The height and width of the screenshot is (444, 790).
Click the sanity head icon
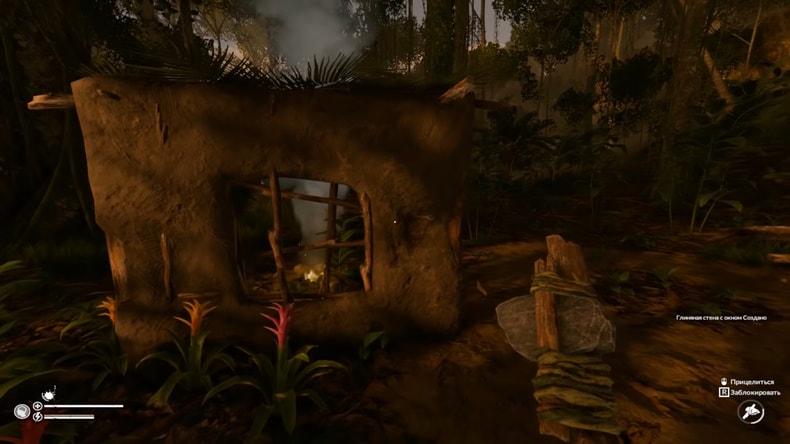point(21,411)
